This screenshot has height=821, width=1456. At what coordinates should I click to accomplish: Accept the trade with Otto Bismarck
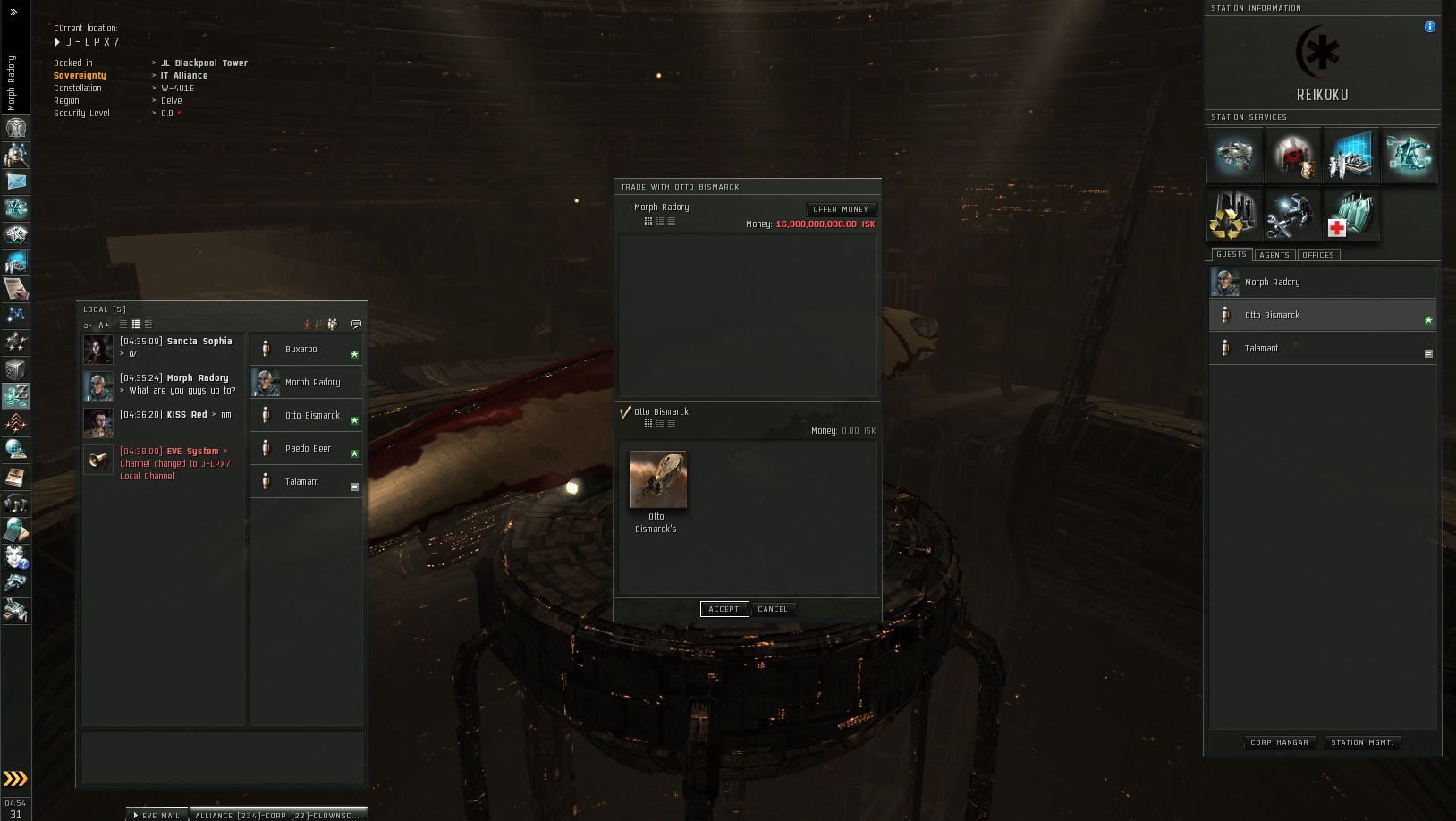[x=724, y=609]
